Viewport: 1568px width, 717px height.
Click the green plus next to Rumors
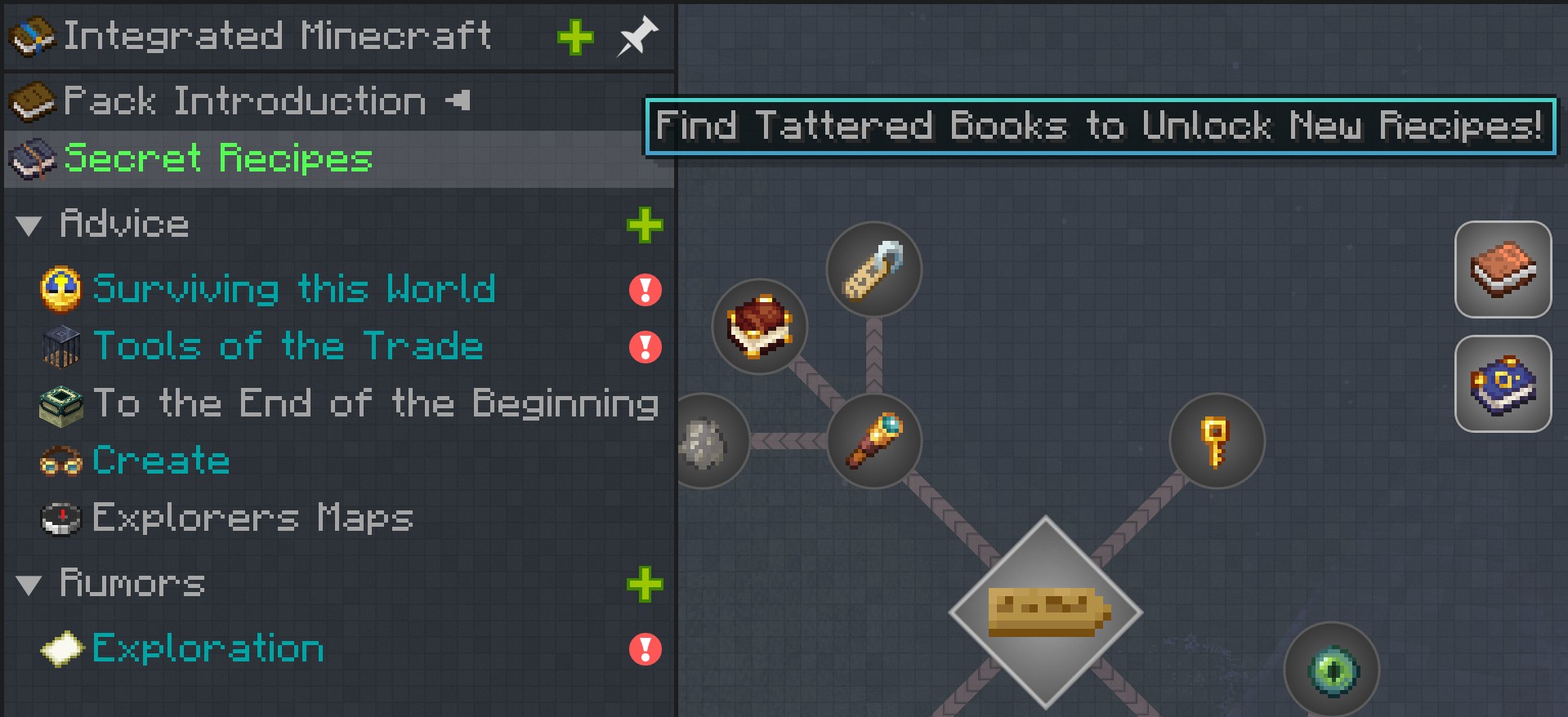tap(645, 585)
